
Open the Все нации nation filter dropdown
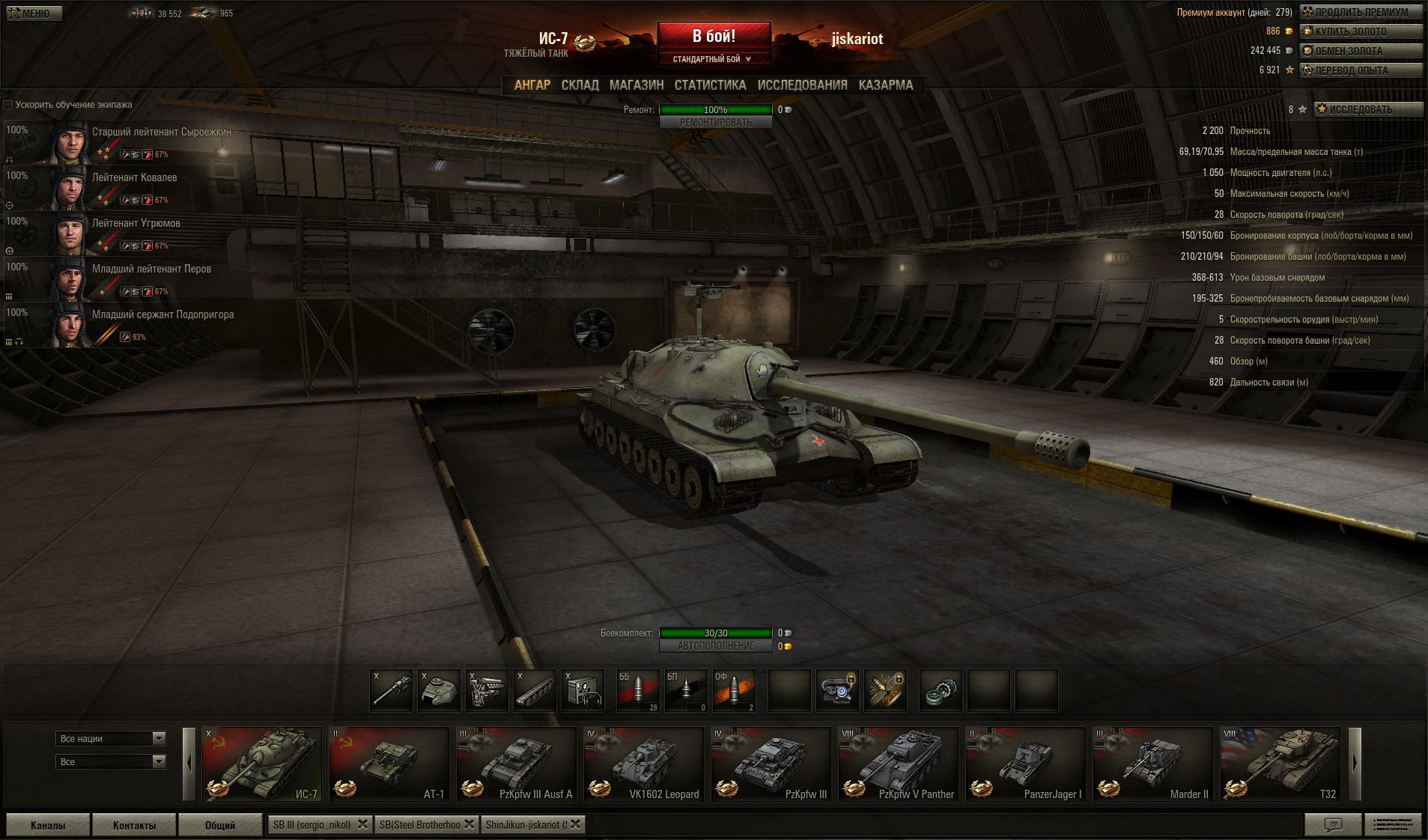pyautogui.click(x=110, y=738)
